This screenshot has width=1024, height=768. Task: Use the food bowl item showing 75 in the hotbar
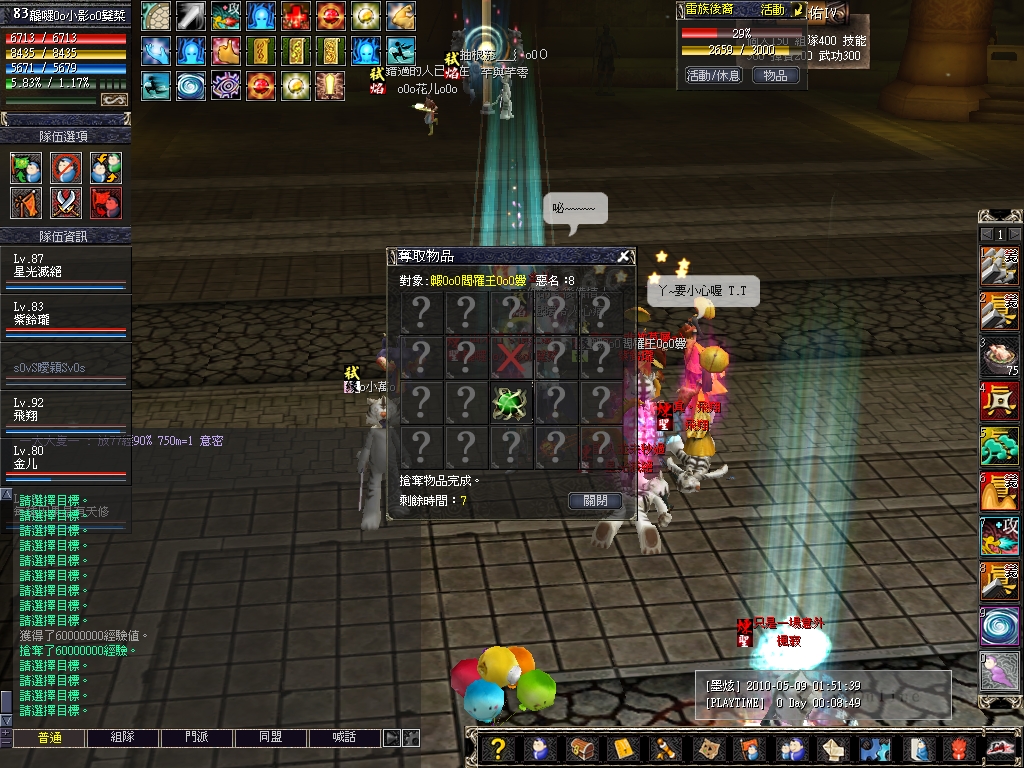pos(1000,357)
